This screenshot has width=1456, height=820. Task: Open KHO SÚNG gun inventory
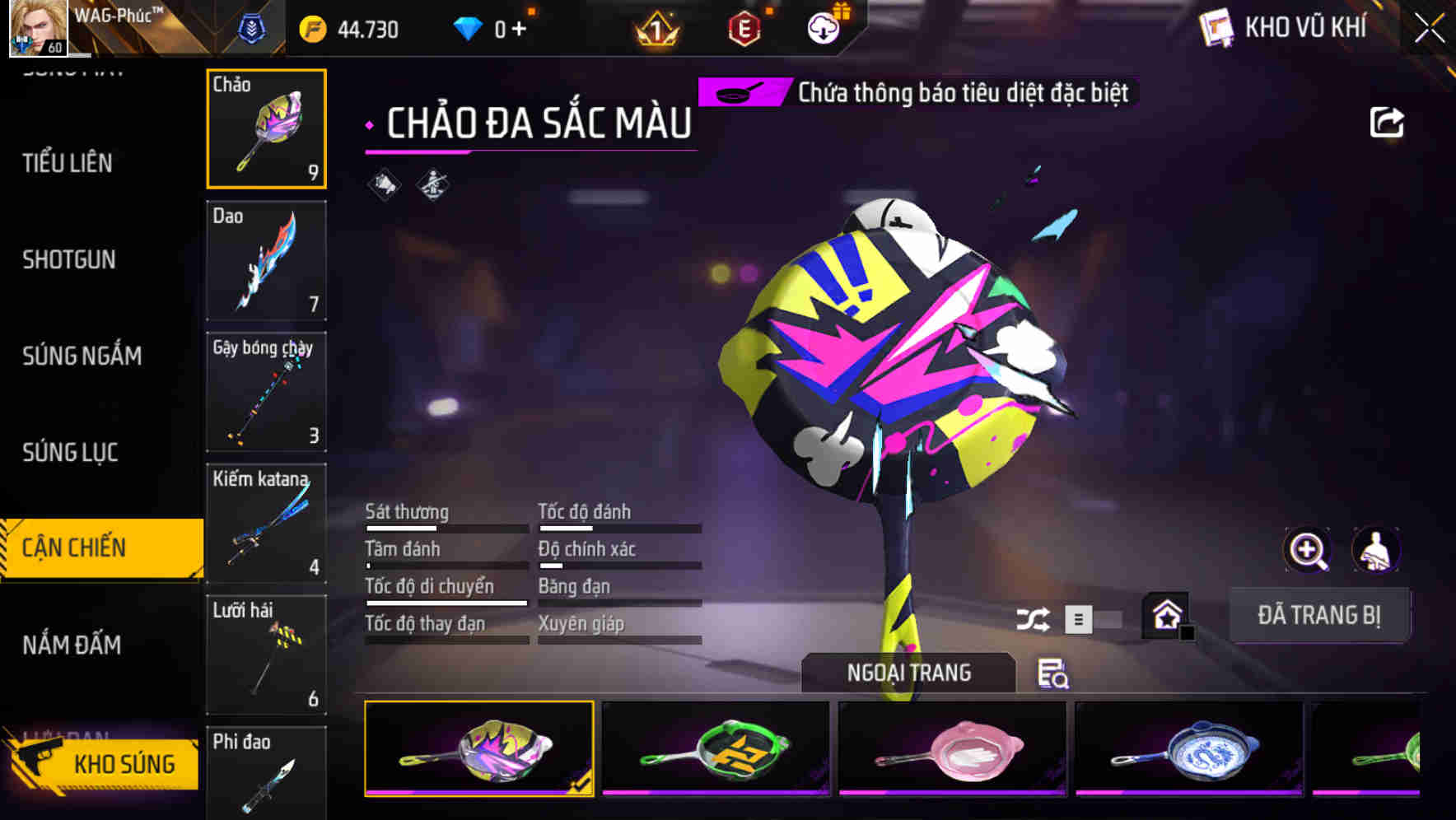[124, 763]
